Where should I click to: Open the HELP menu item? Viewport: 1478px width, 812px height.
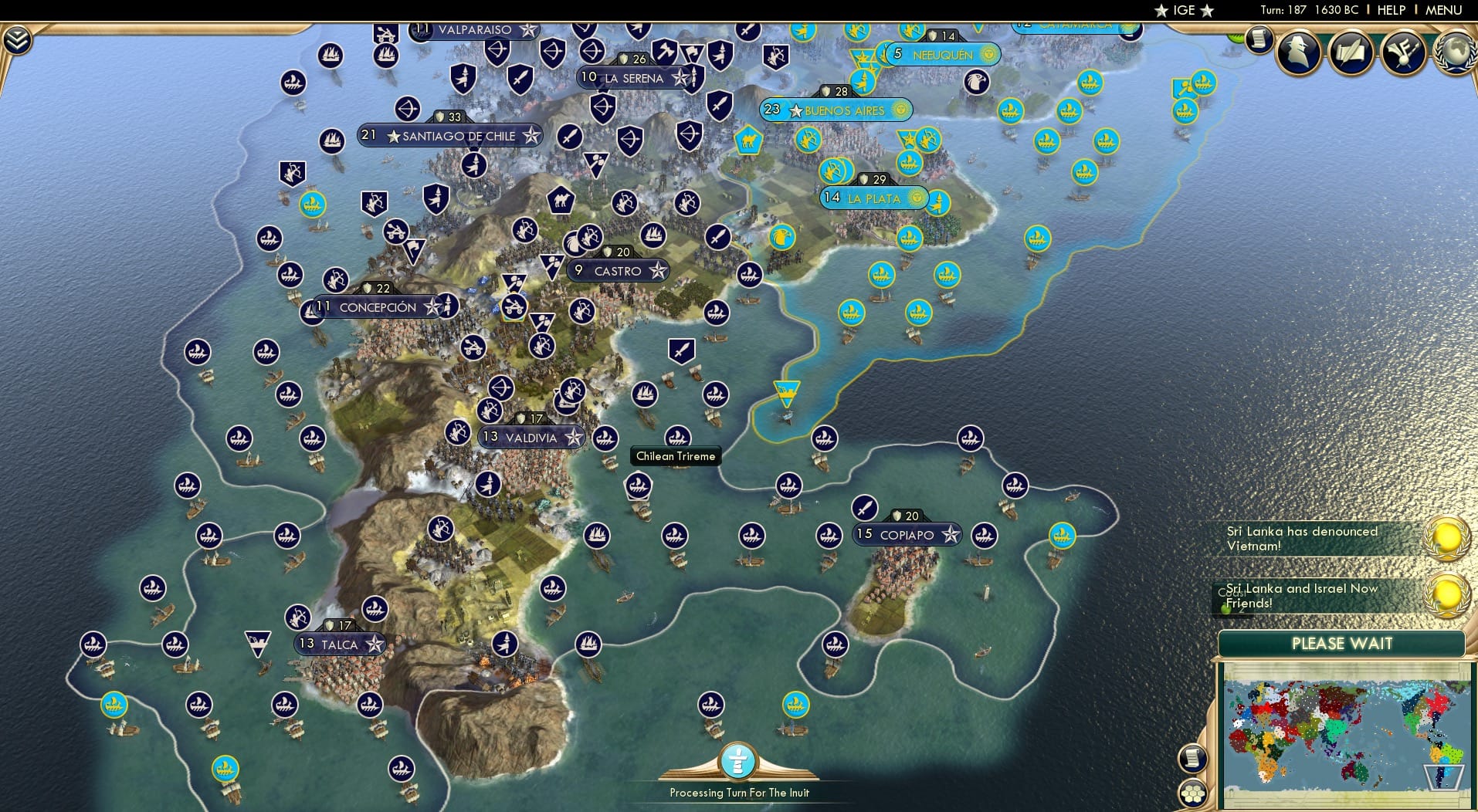click(1390, 10)
